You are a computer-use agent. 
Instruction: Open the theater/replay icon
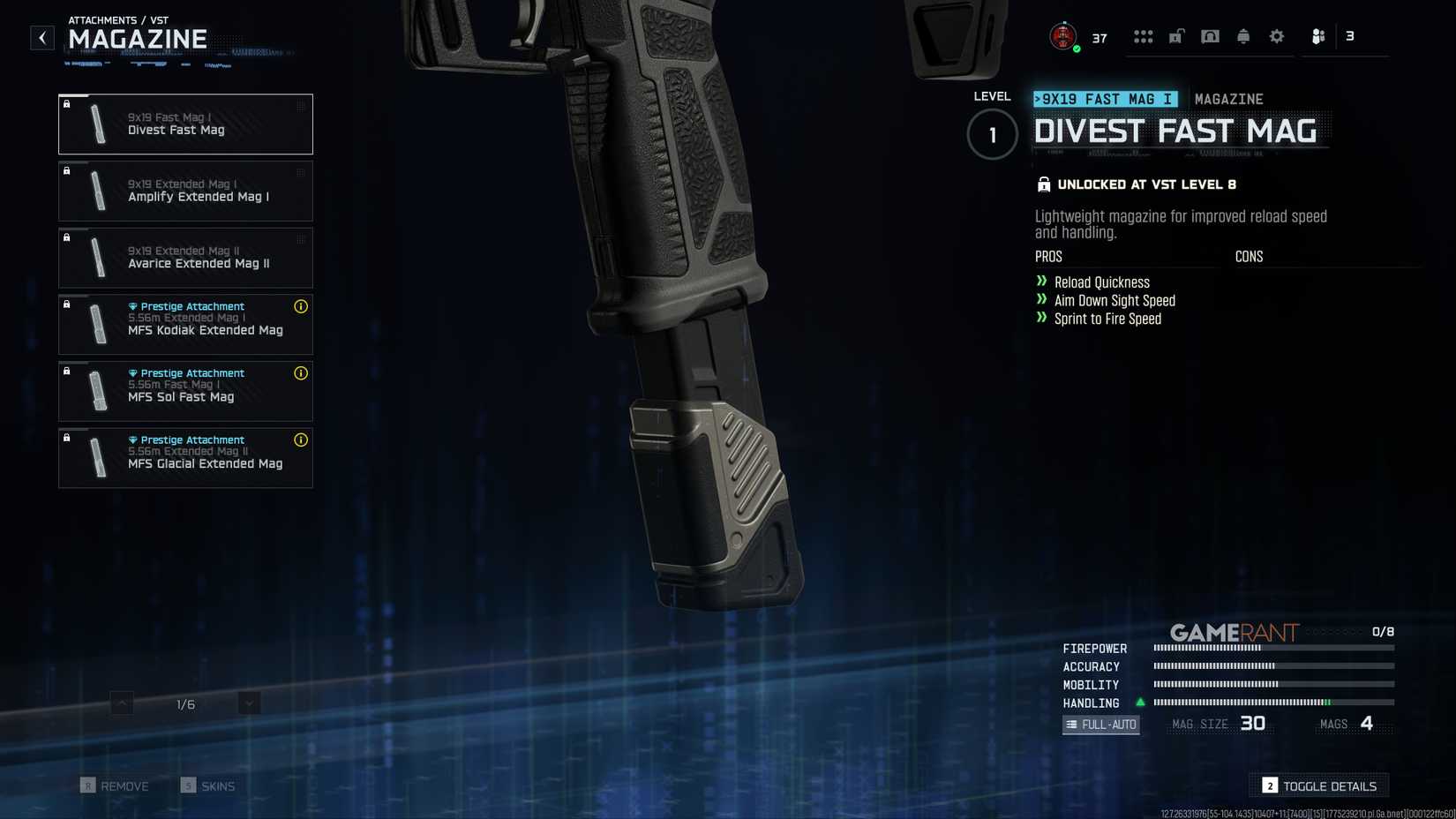pyautogui.click(x=1210, y=36)
